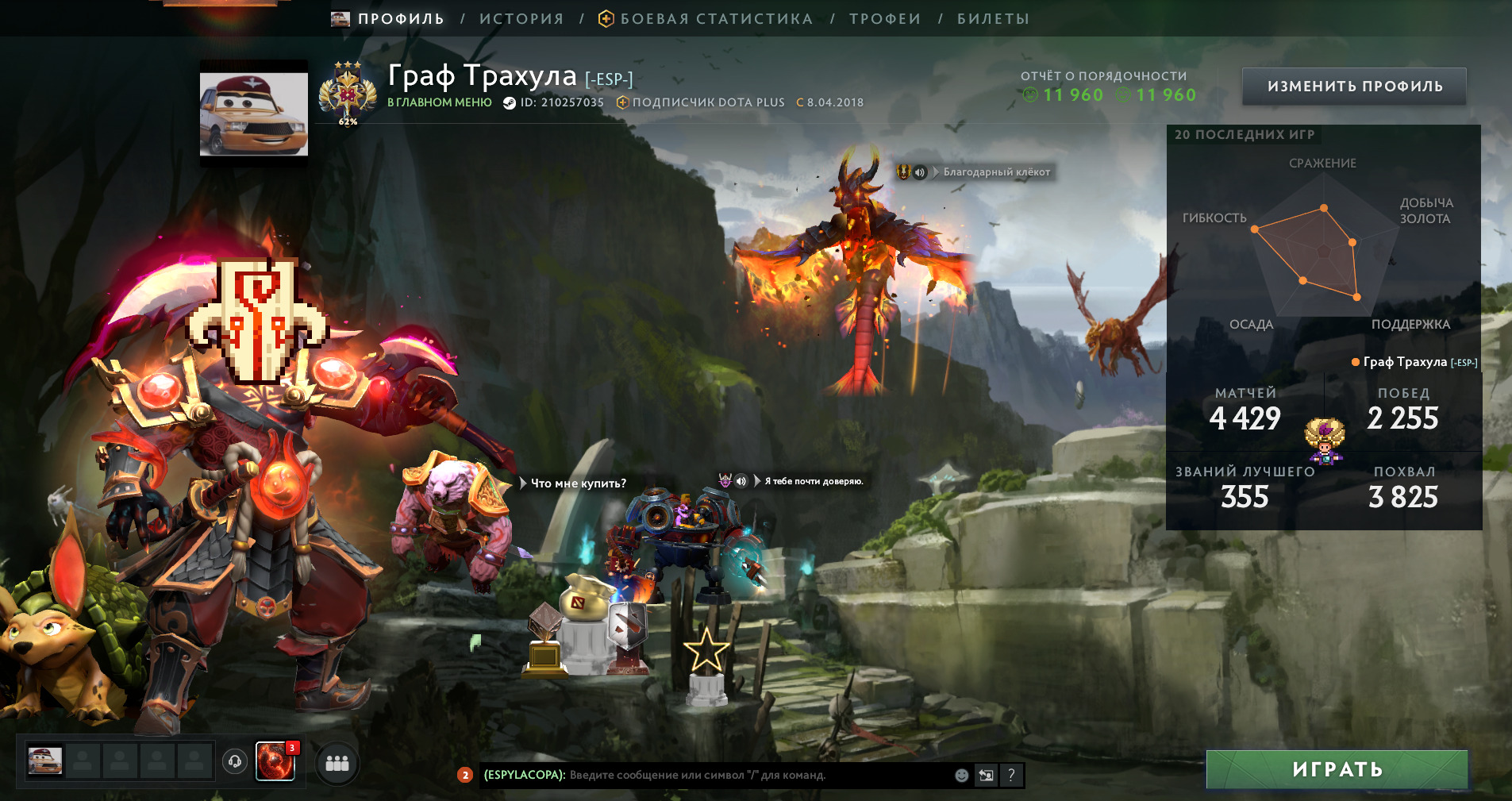
Task: Select the Профиль tab
Action: click(x=399, y=19)
